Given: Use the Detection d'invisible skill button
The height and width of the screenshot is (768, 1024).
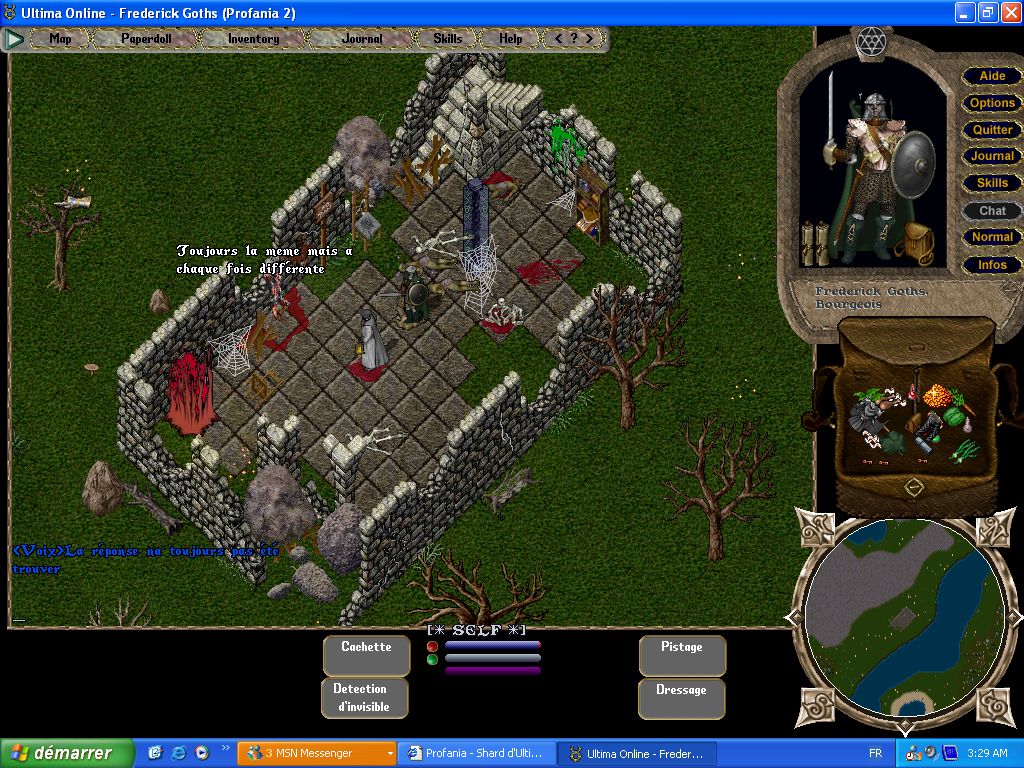Looking at the screenshot, I should (x=361, y=698).
